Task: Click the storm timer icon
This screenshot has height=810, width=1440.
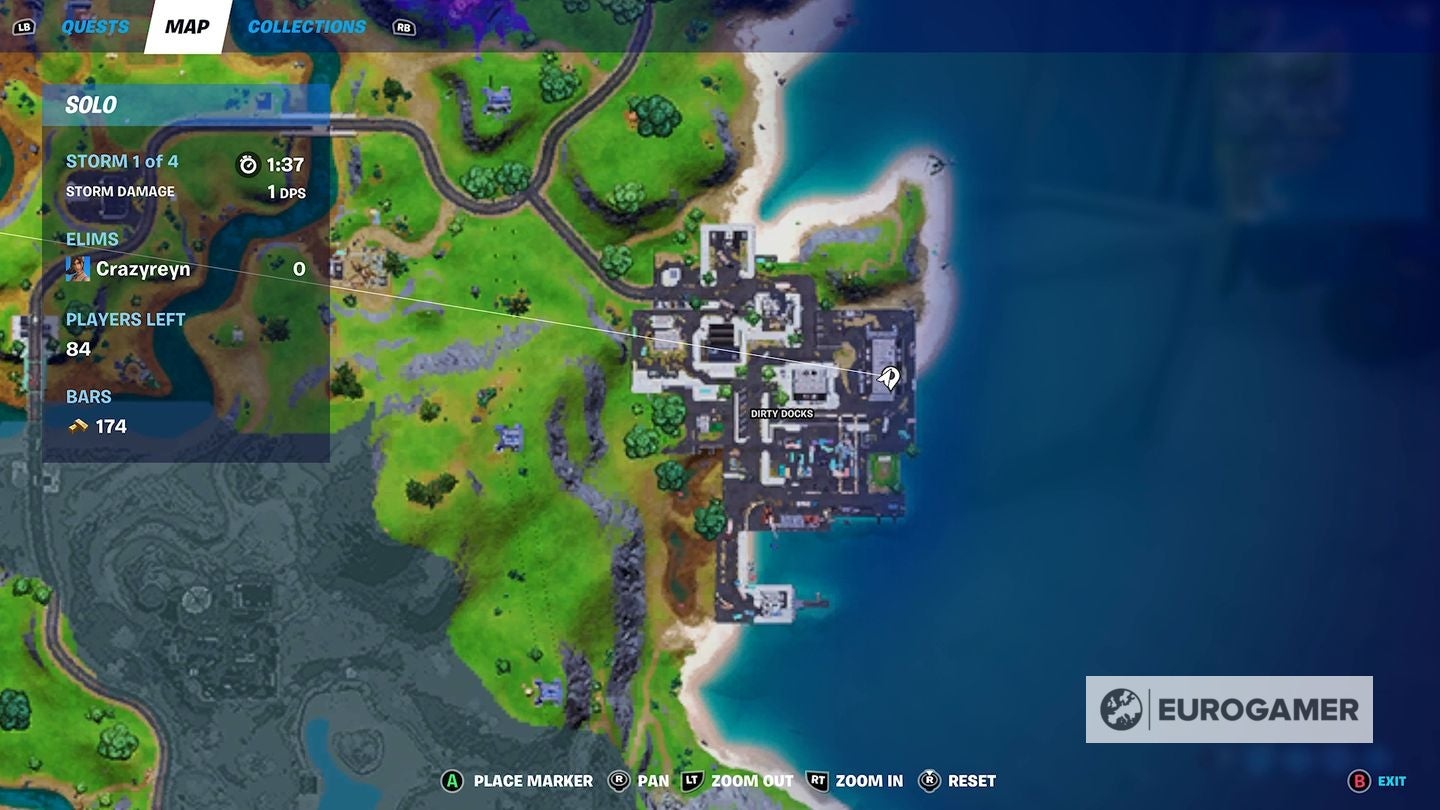Action: tap(250, 165)
